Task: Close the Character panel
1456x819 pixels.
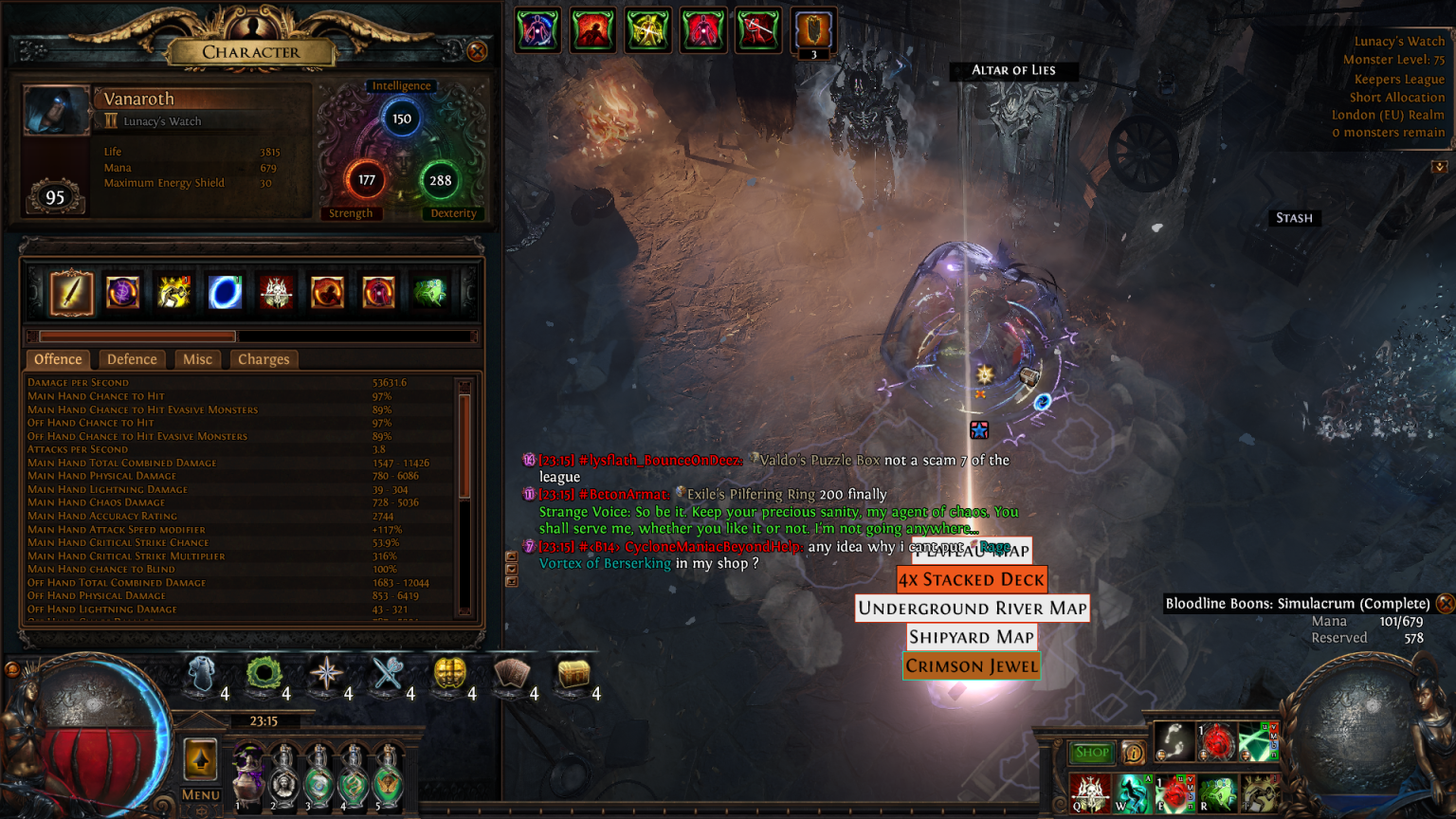Action: pyautogui.click(x=478, y=51)
